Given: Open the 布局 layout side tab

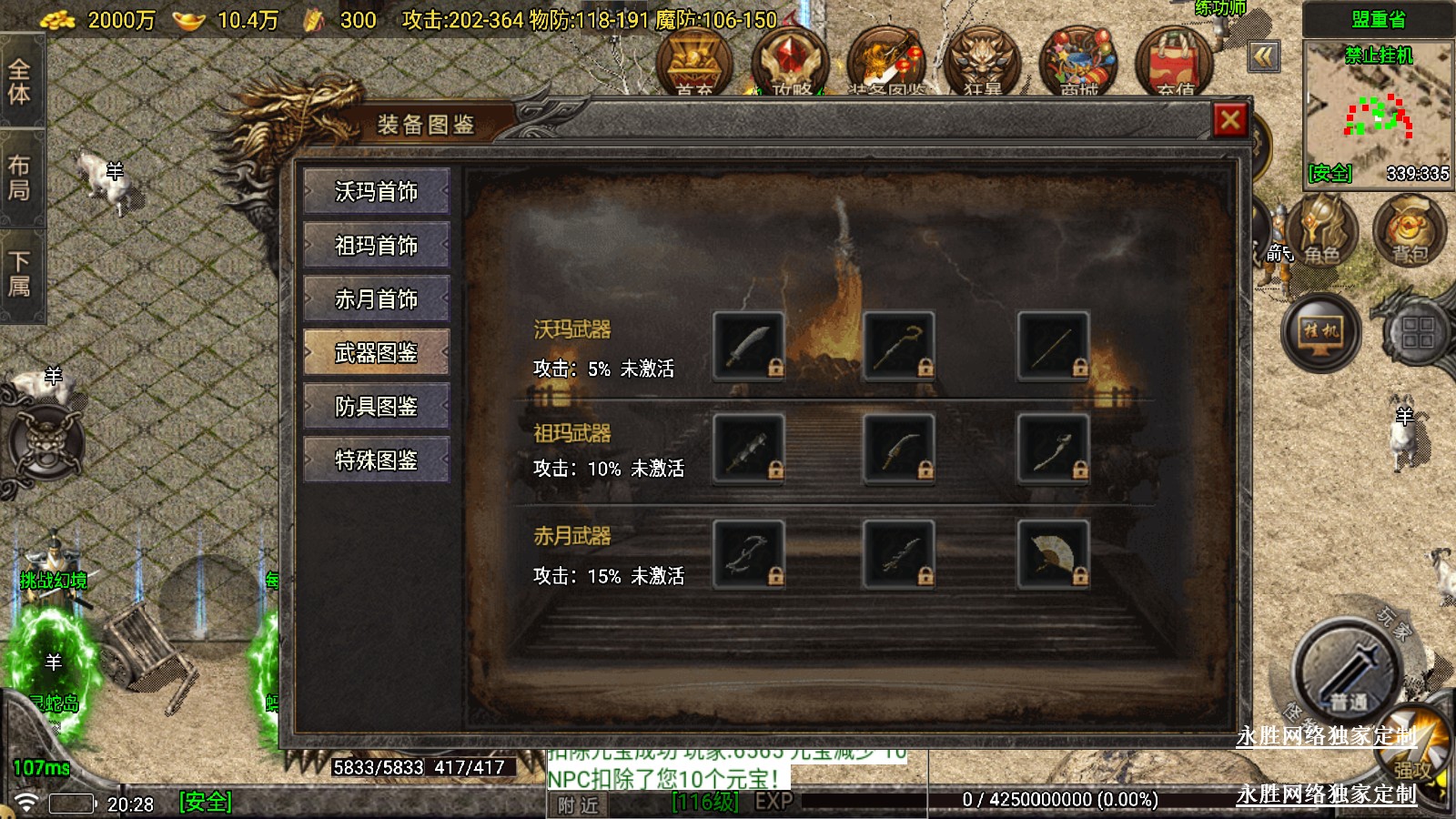Looking at the screenshot, I should [20, 178].
